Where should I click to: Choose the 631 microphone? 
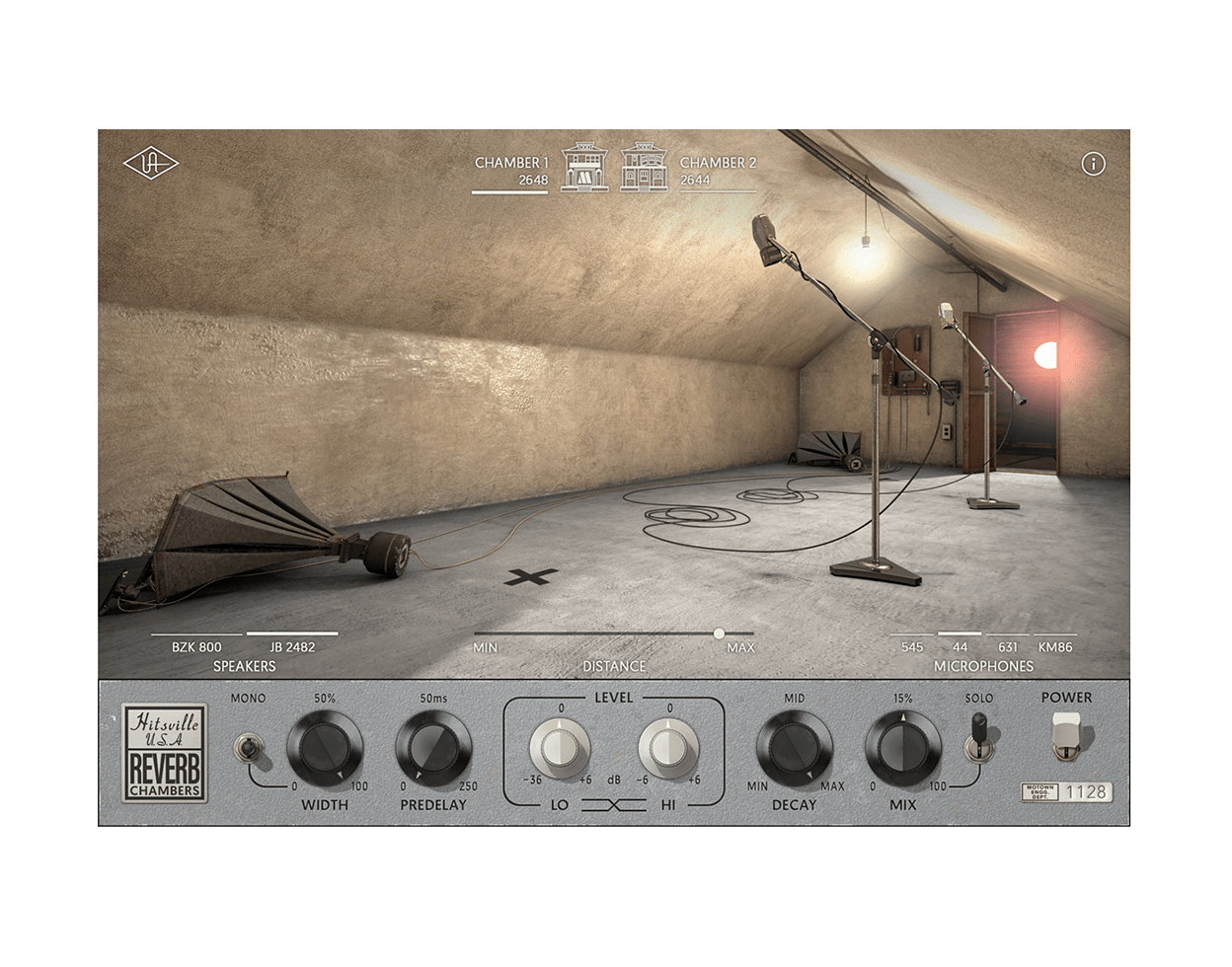(x=1007, y=647)
